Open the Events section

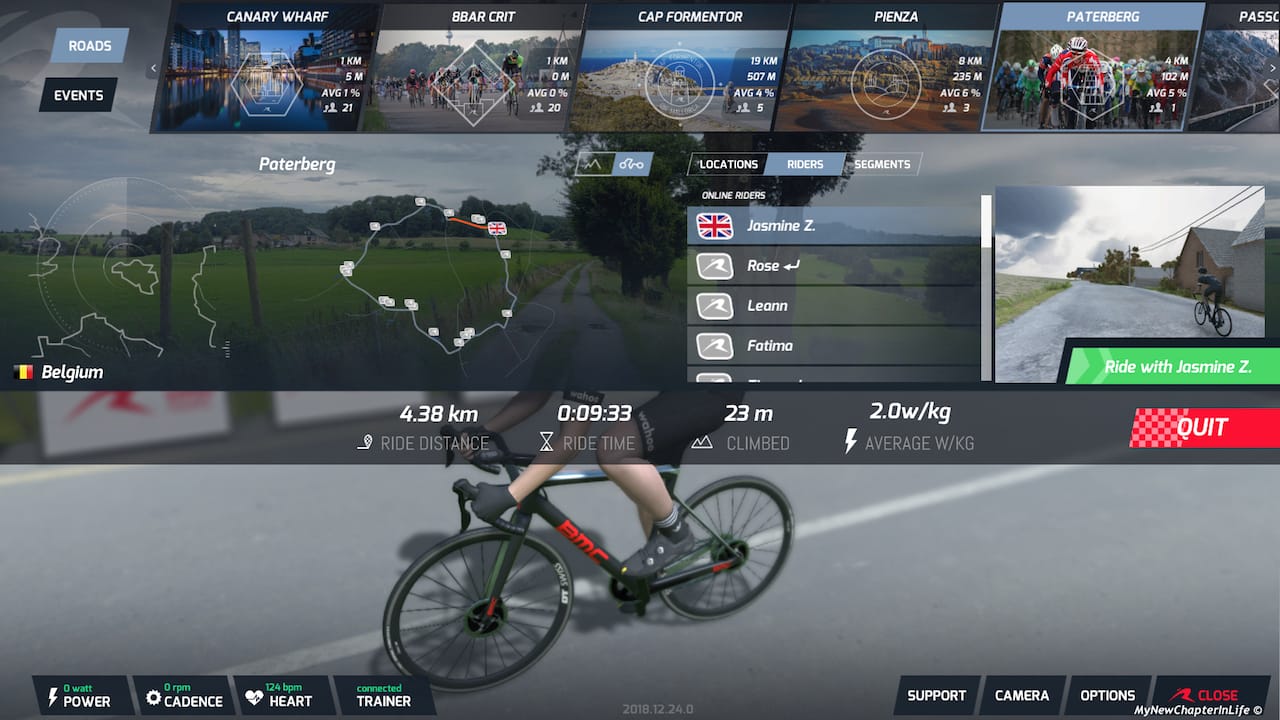click(x=78, y=95)
